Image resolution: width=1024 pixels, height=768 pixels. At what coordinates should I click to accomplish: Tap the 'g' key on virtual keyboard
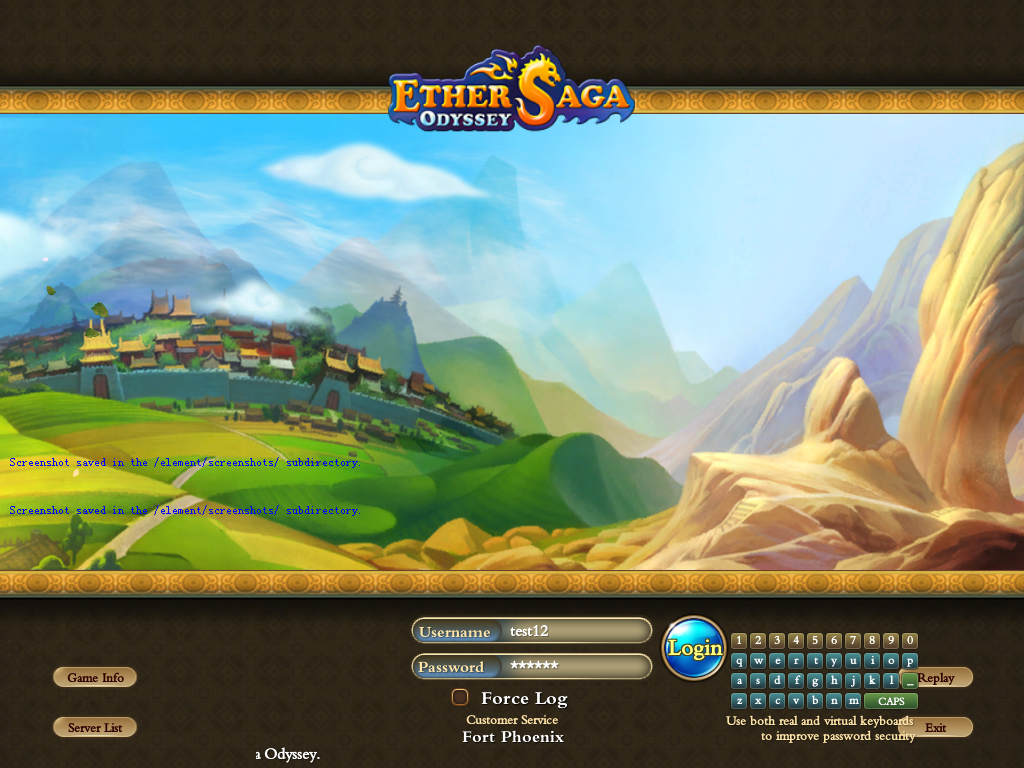pos(815,681)
